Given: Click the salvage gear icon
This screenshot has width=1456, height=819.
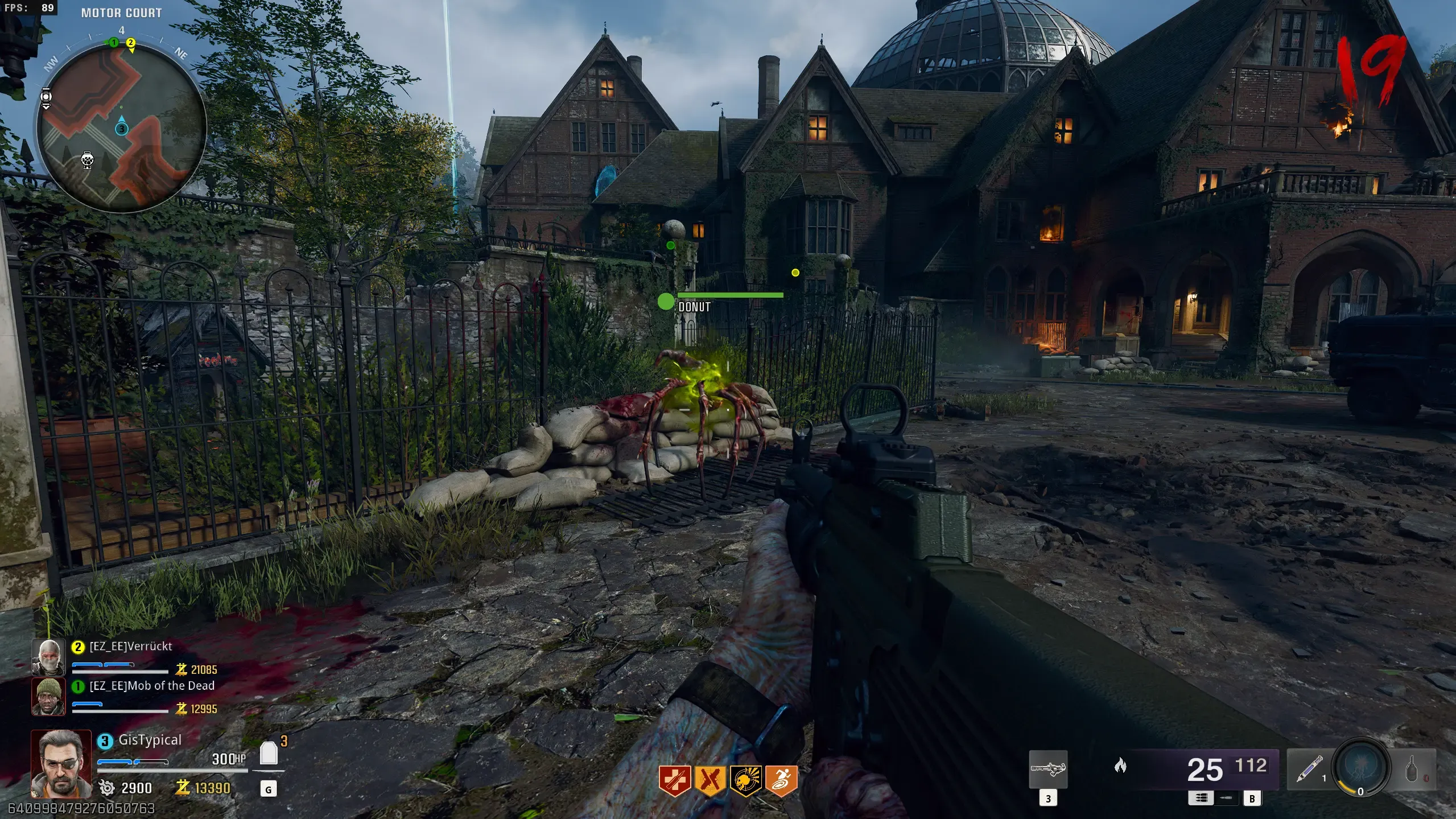Looking at the screenshot, I should [106, 788].
